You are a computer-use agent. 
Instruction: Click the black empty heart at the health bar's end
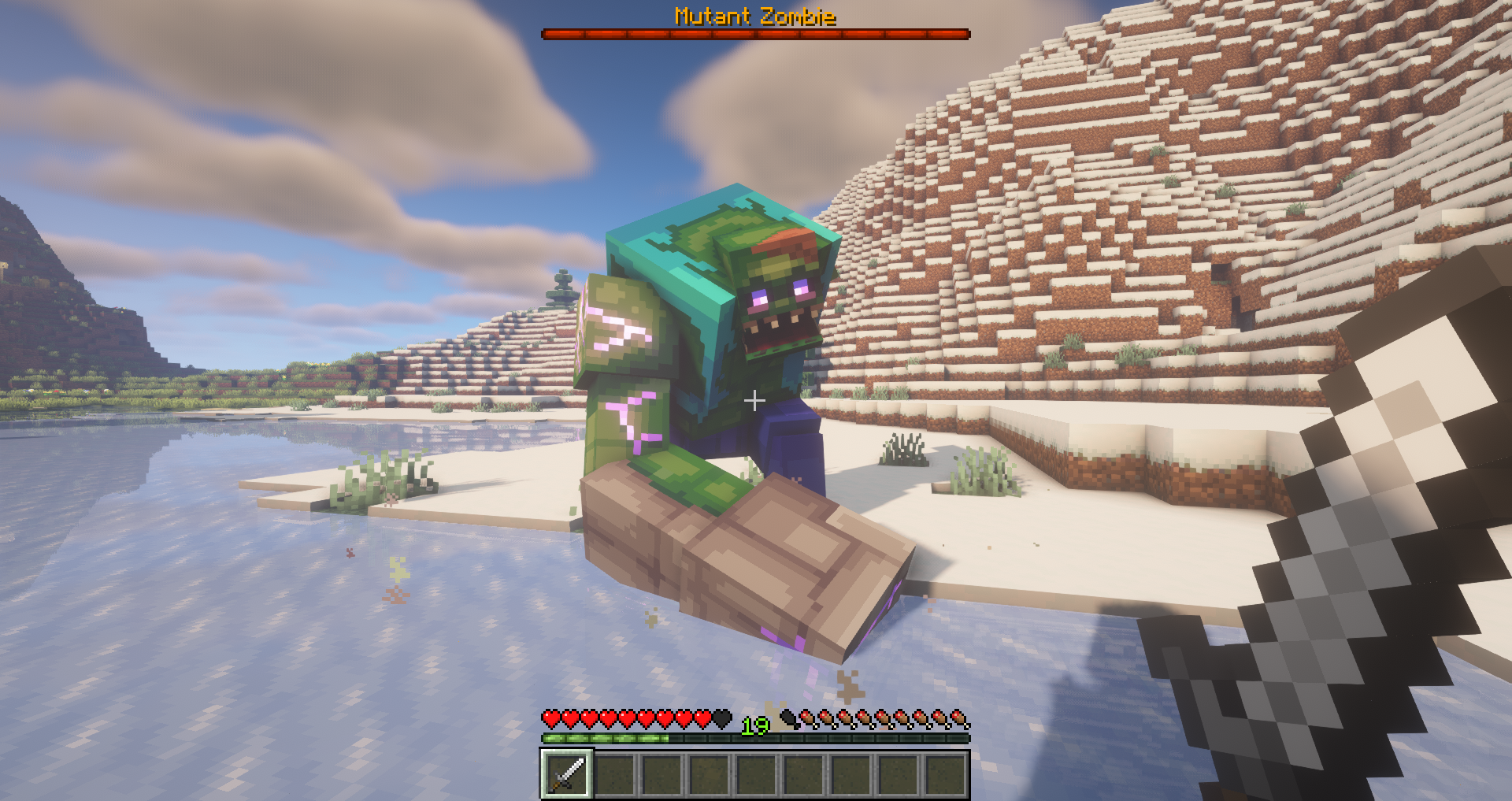[721, 718]
